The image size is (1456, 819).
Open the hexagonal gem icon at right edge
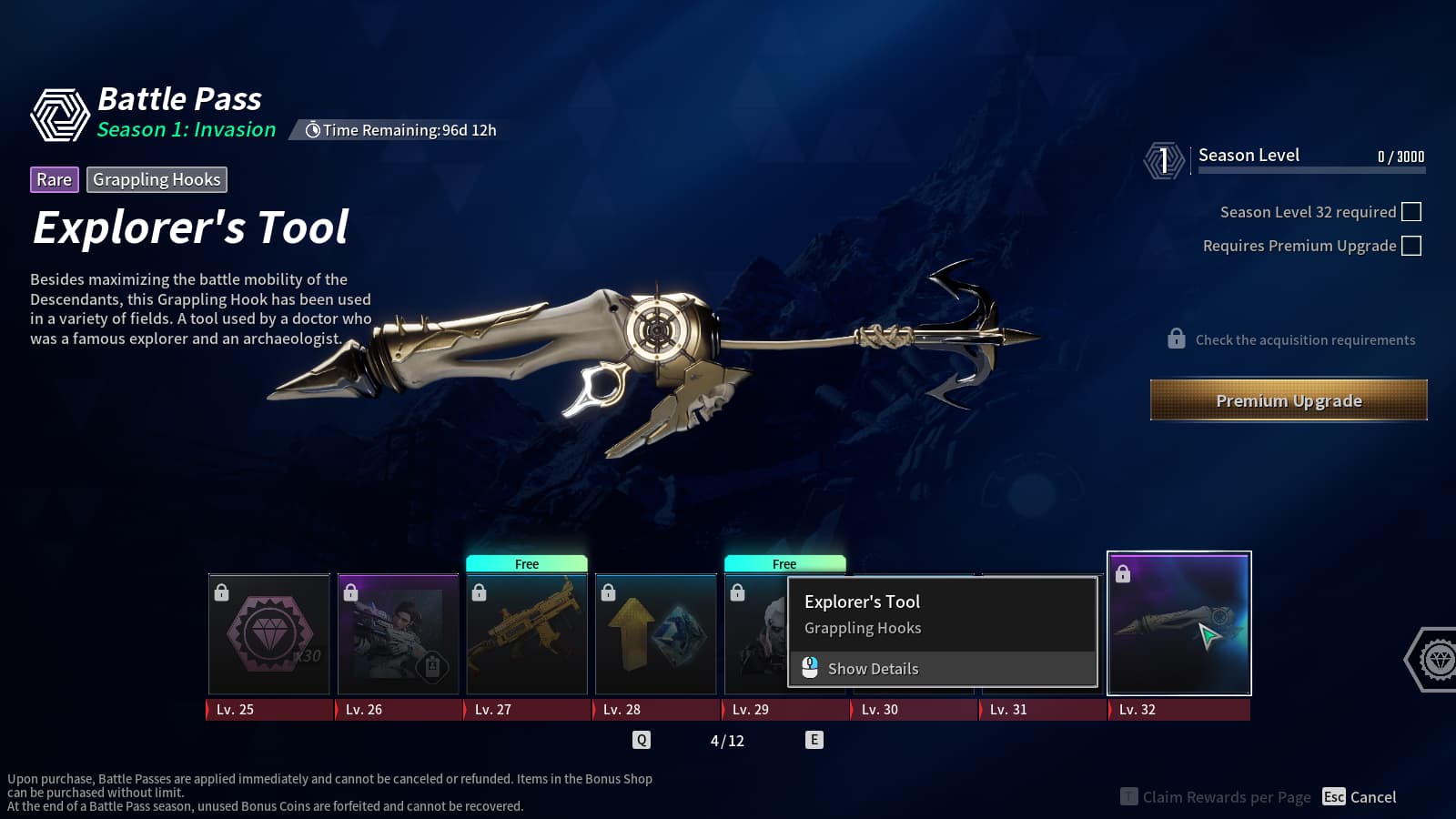click(1436, 659)
